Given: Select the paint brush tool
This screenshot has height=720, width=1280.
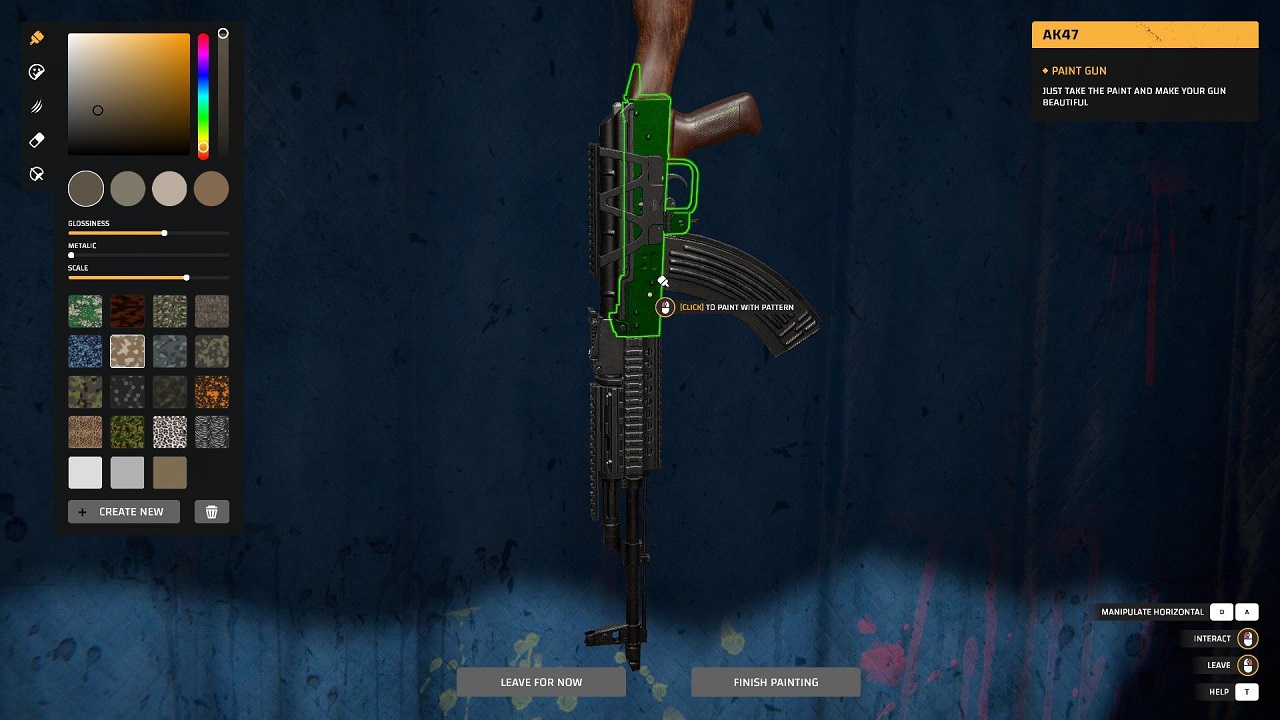Looking at the screenshot, I should [37, 37].
